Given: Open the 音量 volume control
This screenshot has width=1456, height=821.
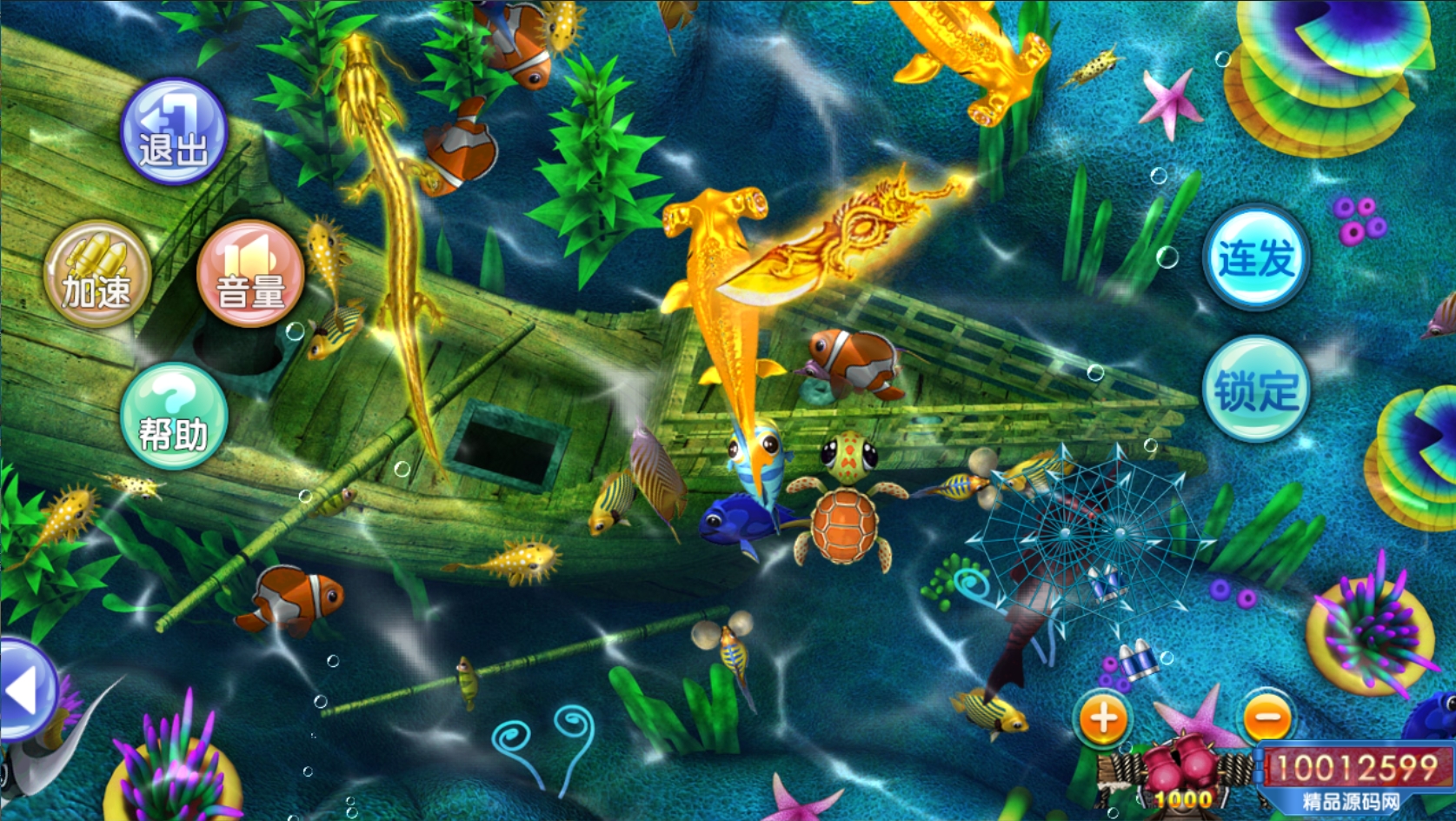Looking at the screenshot, I should [x=250, y=273].
